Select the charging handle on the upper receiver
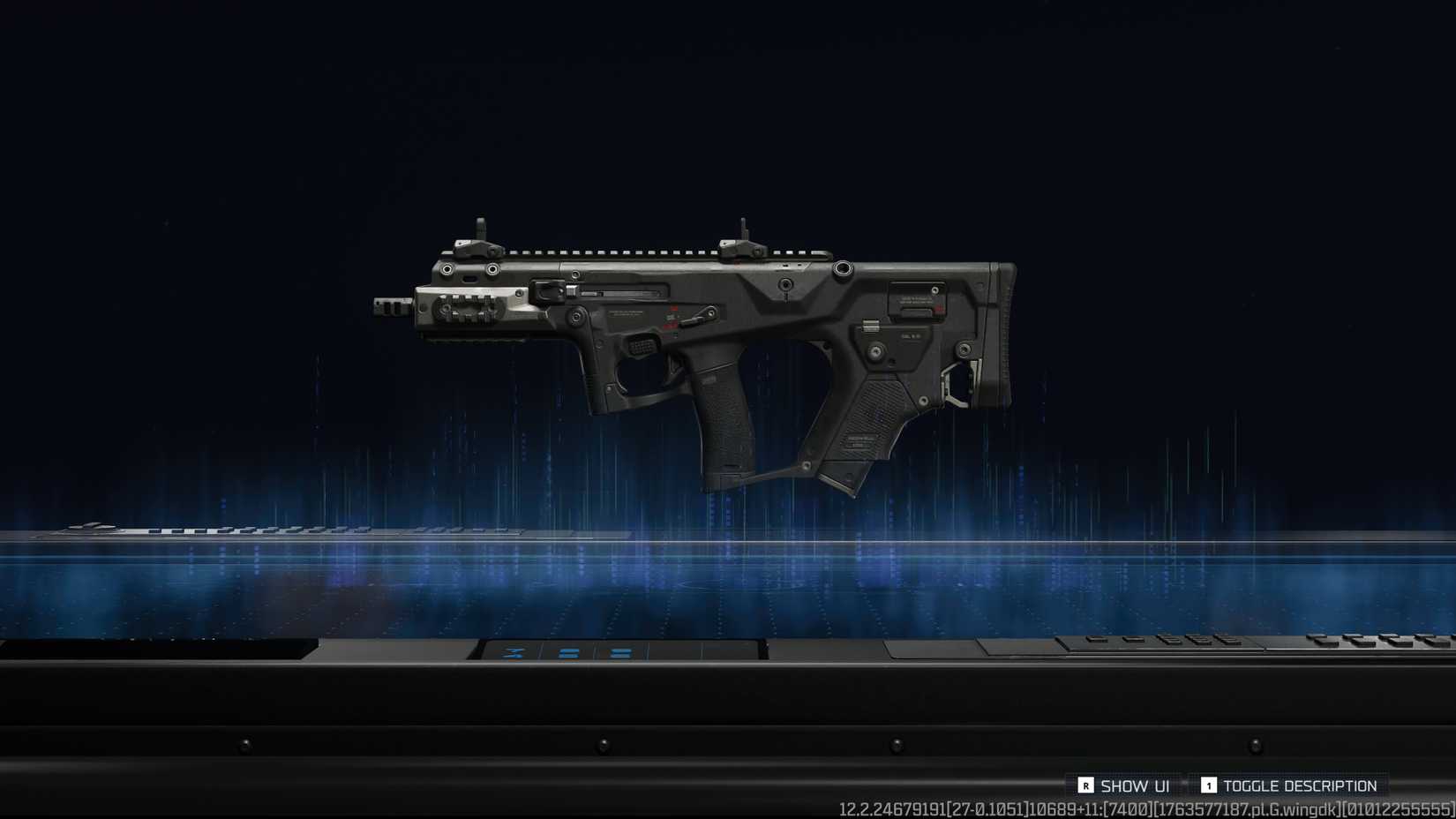 pyautogui.click(x=547, y=291)
